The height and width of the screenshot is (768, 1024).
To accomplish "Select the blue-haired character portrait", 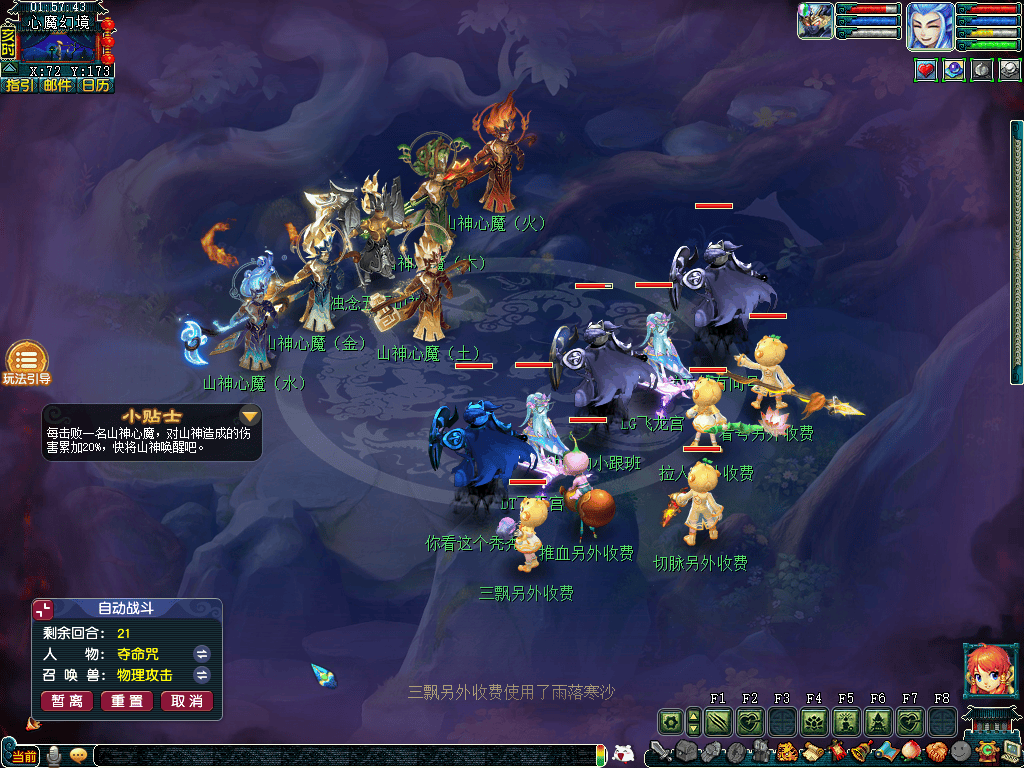I will [929, 26].
